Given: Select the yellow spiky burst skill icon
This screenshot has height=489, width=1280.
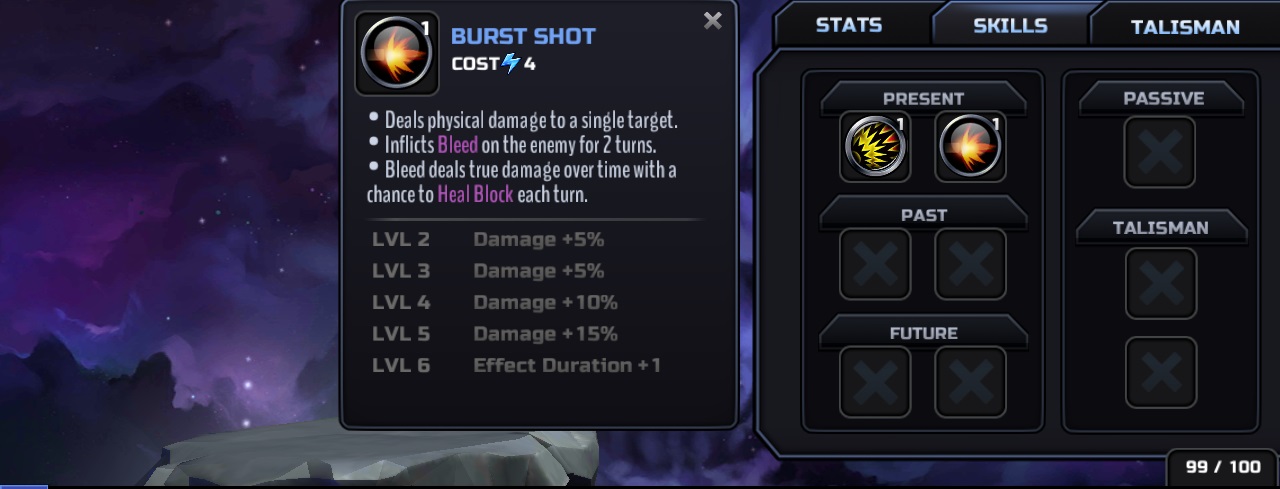Looking at the screenshot, I should tap(874, 147).
